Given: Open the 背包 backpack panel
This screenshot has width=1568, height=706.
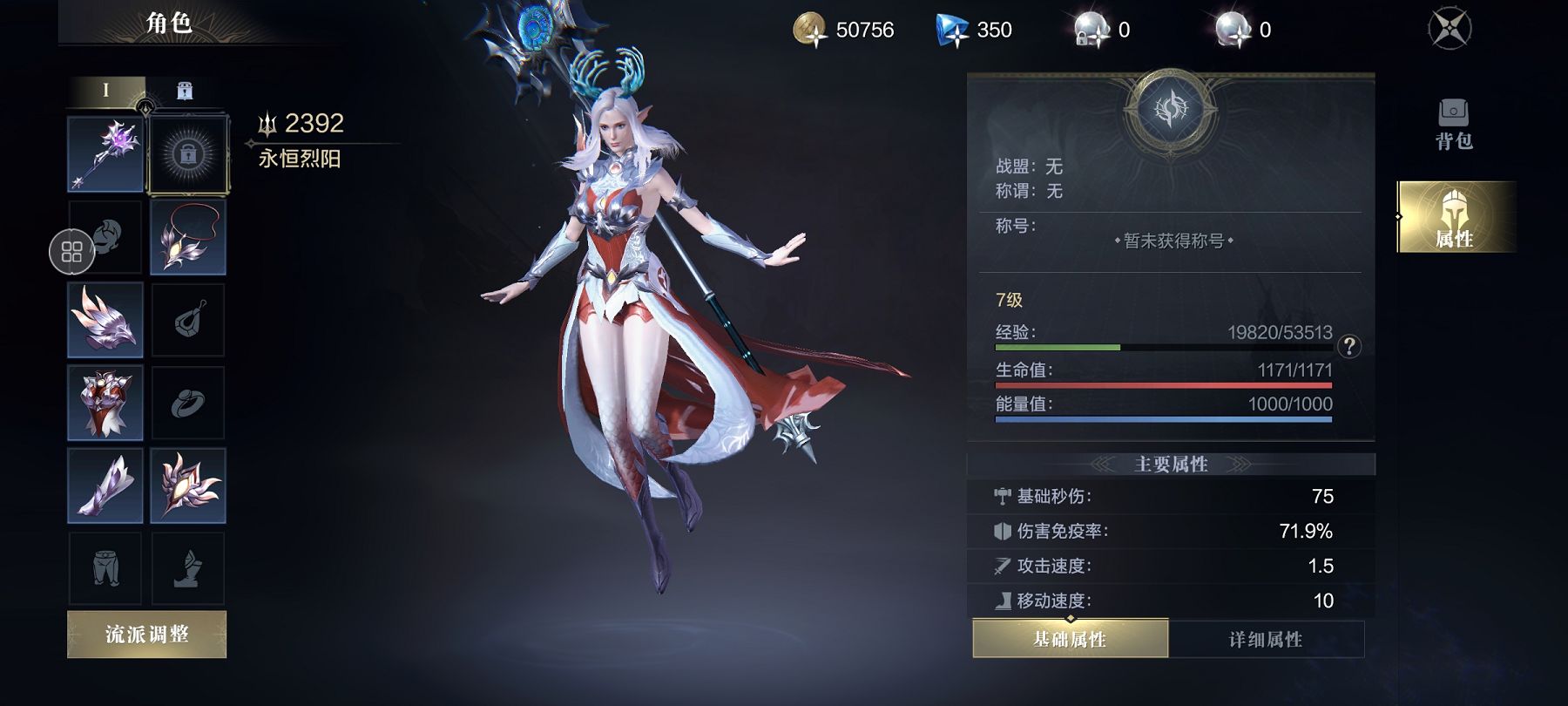Looking at the screenshot, I should click(x=1453, y=124).
